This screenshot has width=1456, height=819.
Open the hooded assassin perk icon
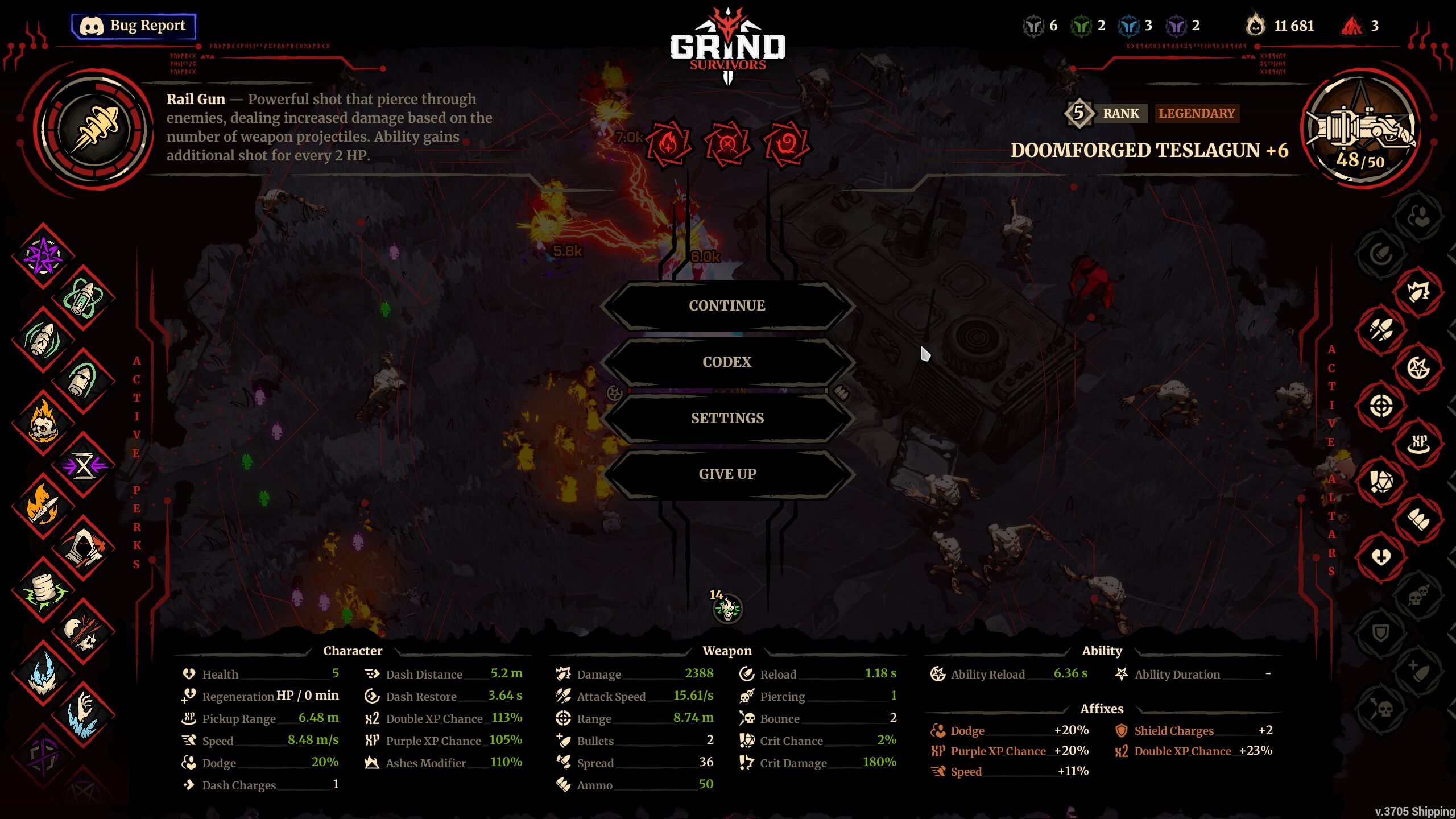tap(84, 546)
